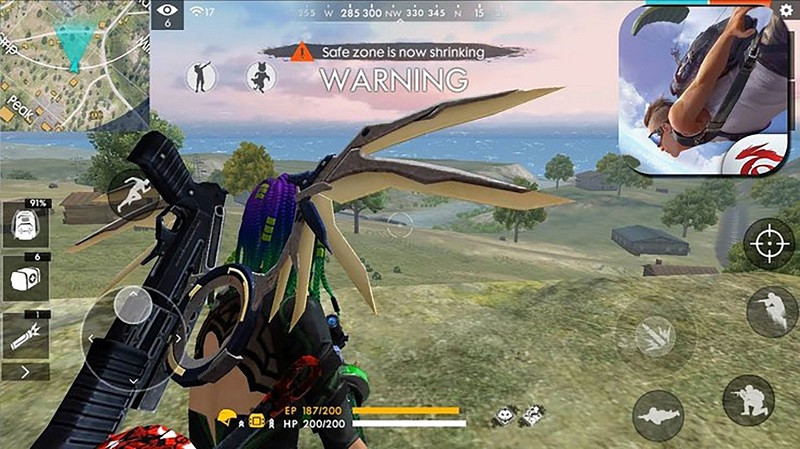Image resolution: width=800 pixels, height=449 pixels.
Task: Tap the sprint running-man button
Action: coord(131,193)
